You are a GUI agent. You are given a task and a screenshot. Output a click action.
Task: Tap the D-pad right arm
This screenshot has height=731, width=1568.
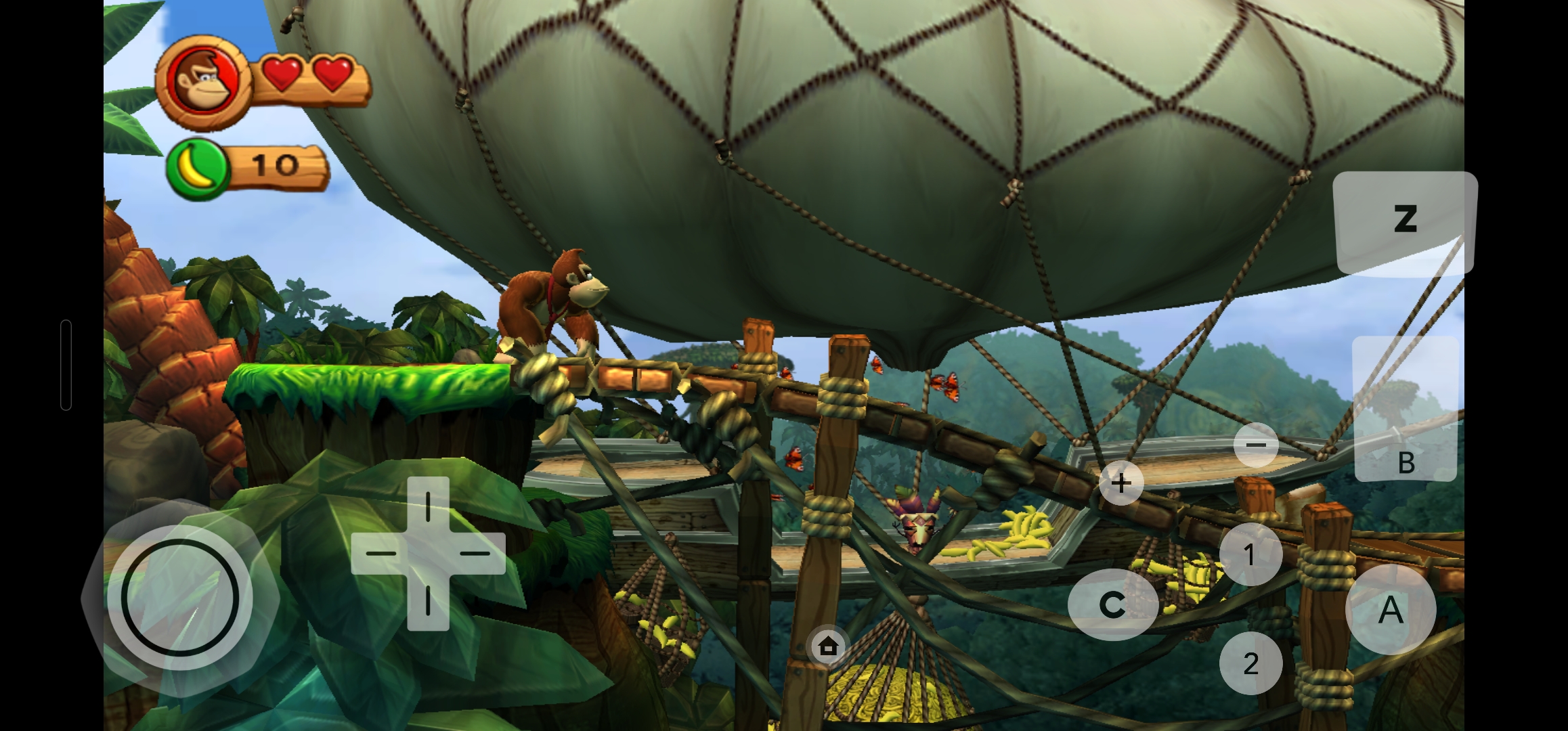(x=477, y=553)
